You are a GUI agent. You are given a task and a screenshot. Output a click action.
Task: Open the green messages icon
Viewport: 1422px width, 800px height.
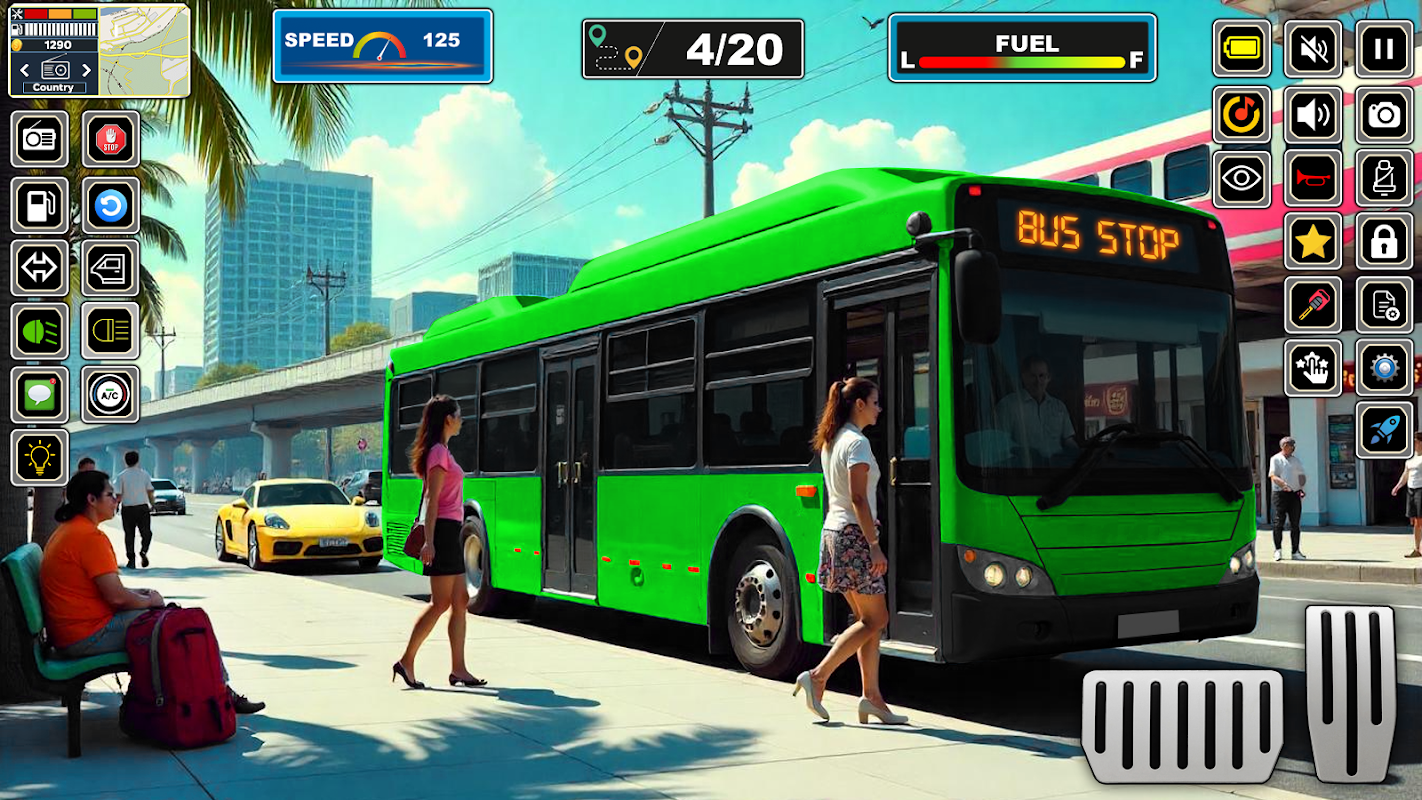click(40, 395)
